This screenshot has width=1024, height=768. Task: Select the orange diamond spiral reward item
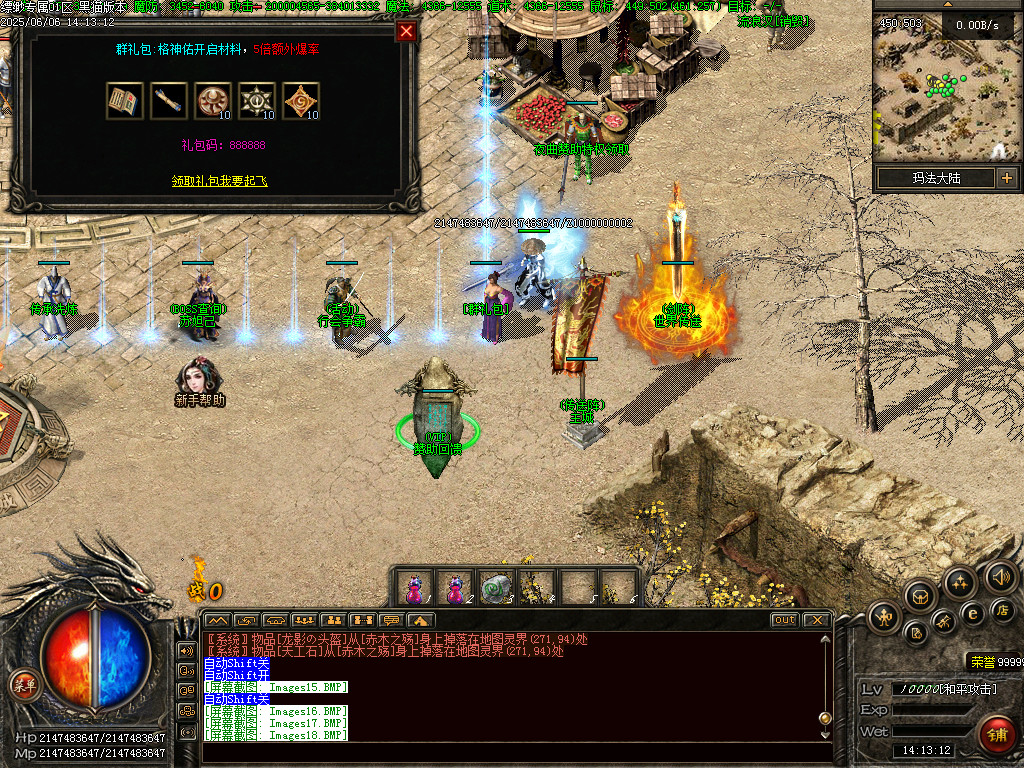point(301,101)
